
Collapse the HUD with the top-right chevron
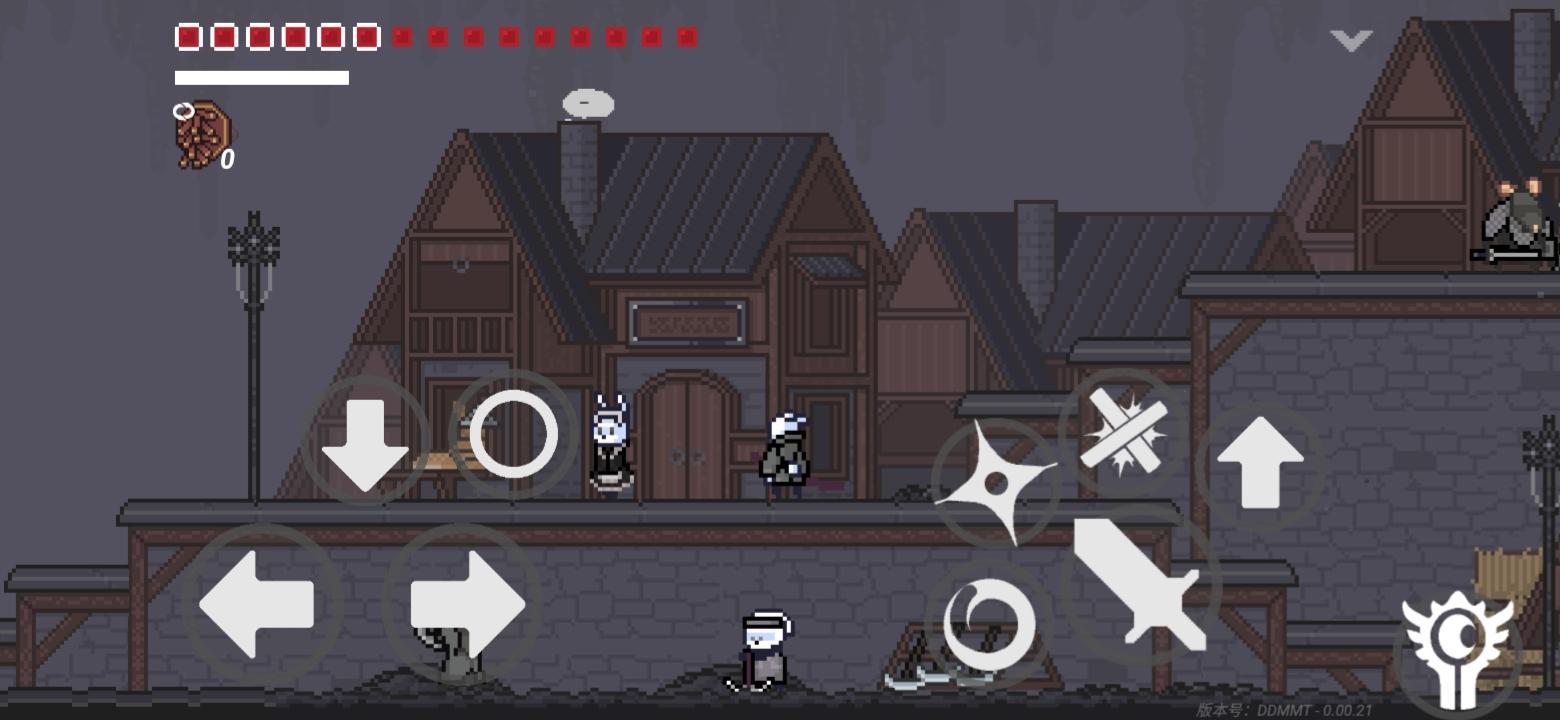click(1349, 40)
